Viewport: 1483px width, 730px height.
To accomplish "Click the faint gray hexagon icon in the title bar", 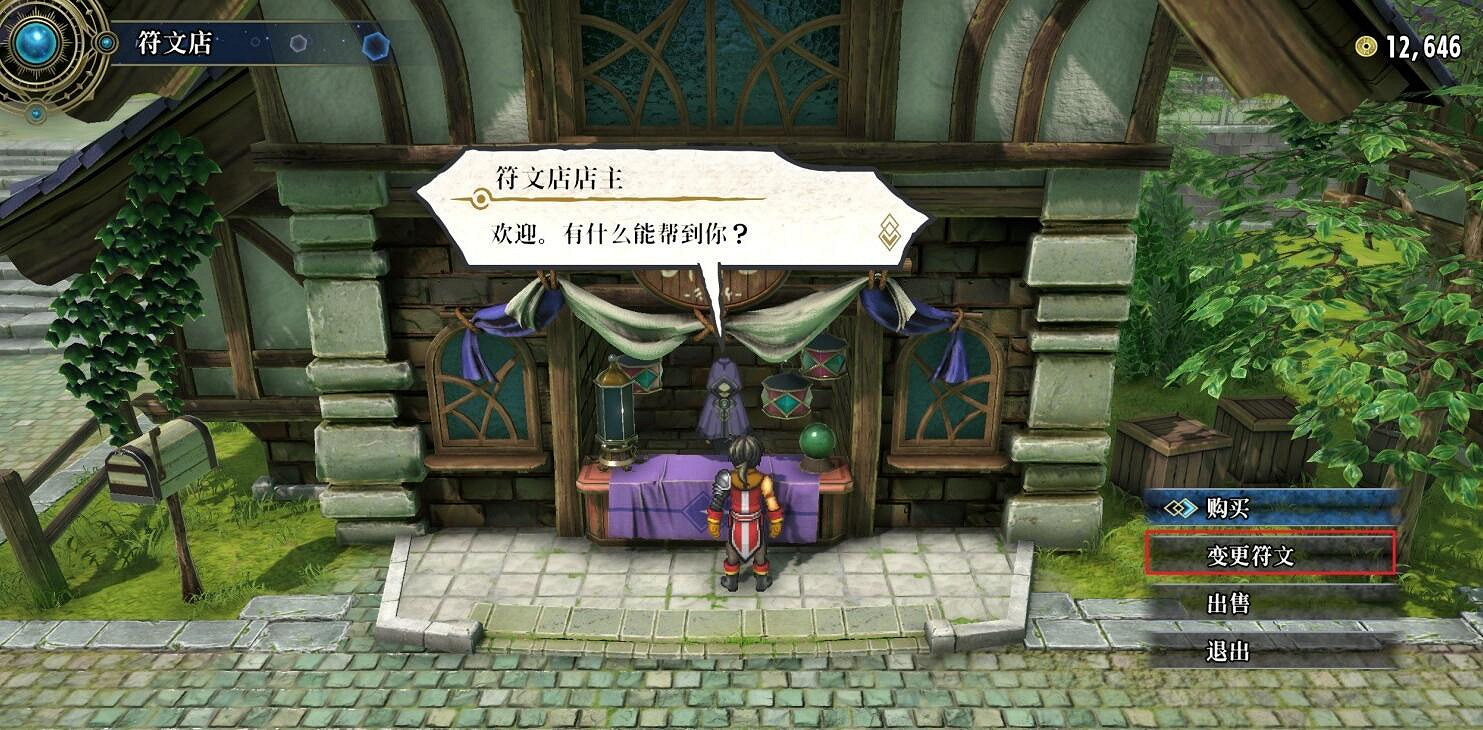I will (x=298, y=44).
